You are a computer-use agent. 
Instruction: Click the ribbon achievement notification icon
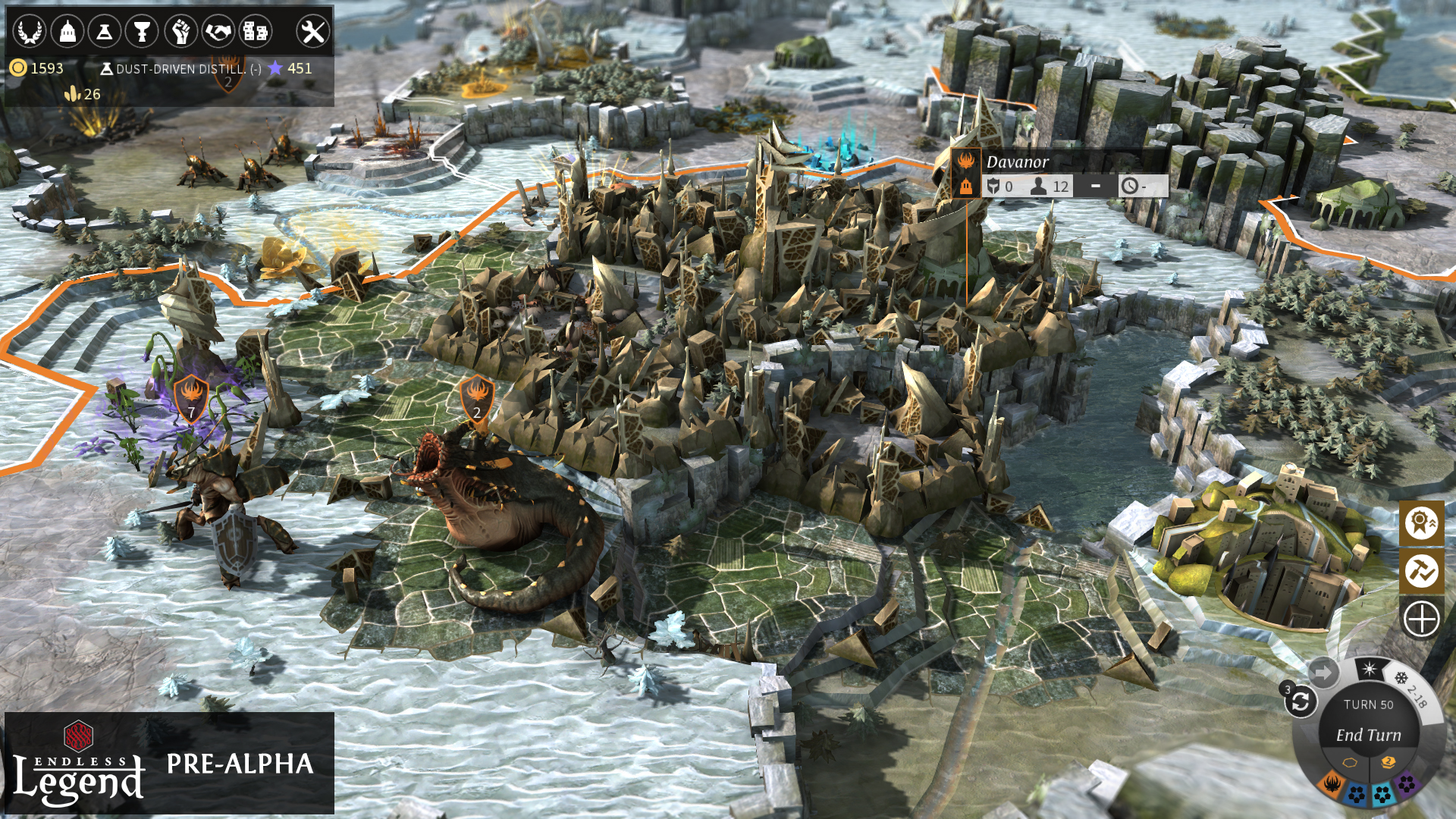(x=1423, y=523)
